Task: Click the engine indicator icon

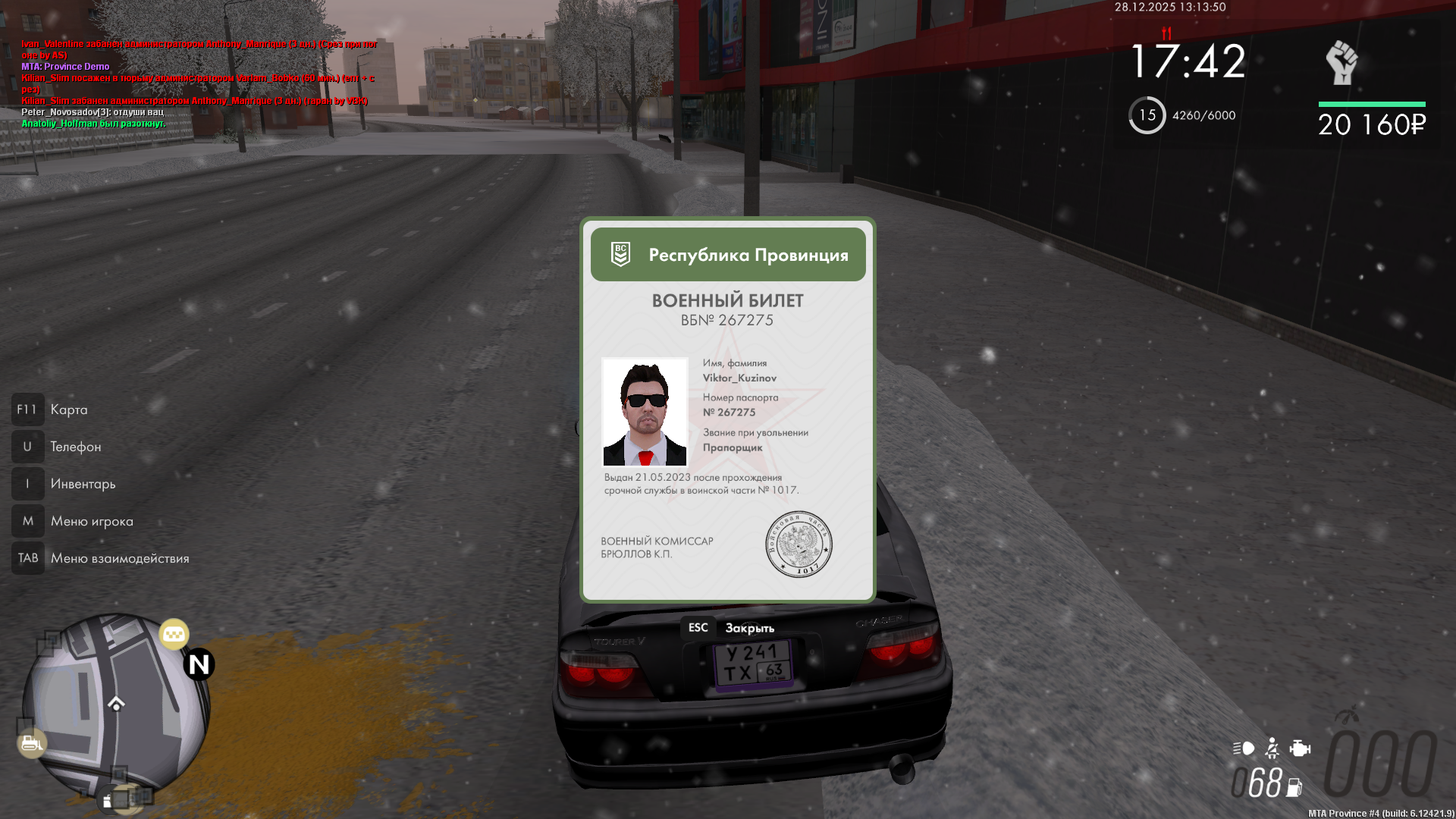Action: click(1300, 748)
